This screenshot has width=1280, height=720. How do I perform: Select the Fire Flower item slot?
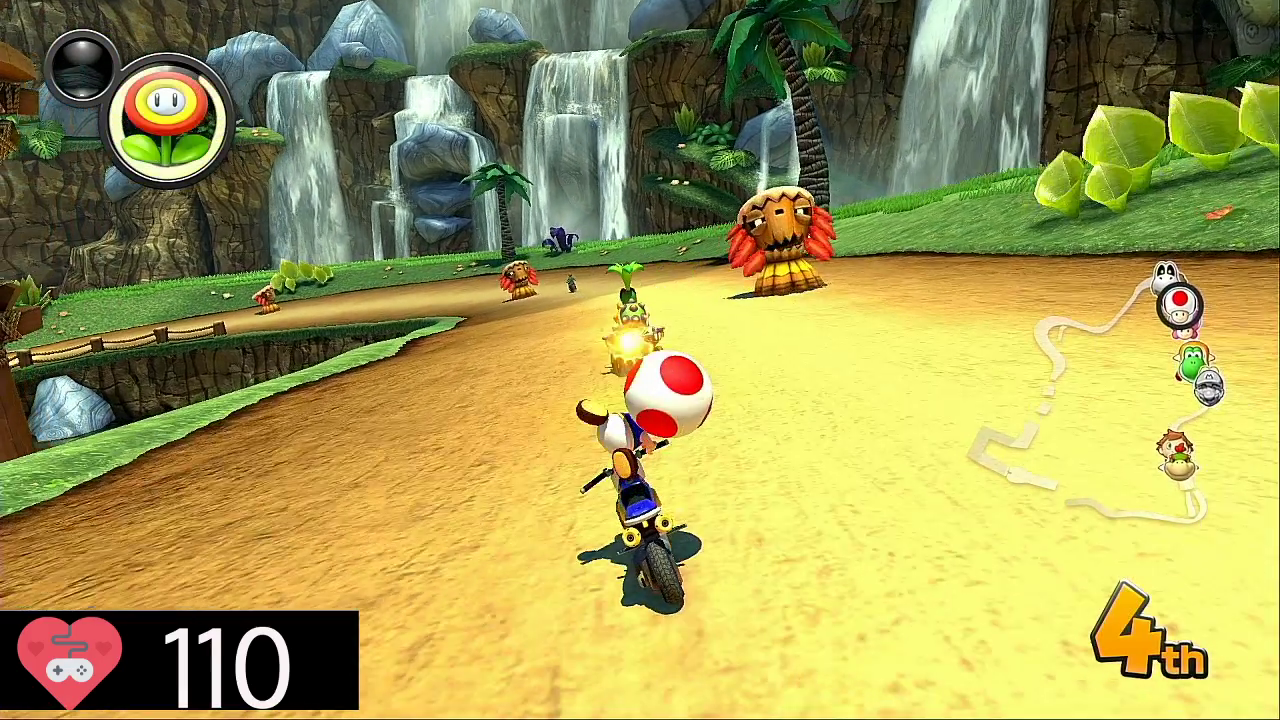tap(167, 122)
